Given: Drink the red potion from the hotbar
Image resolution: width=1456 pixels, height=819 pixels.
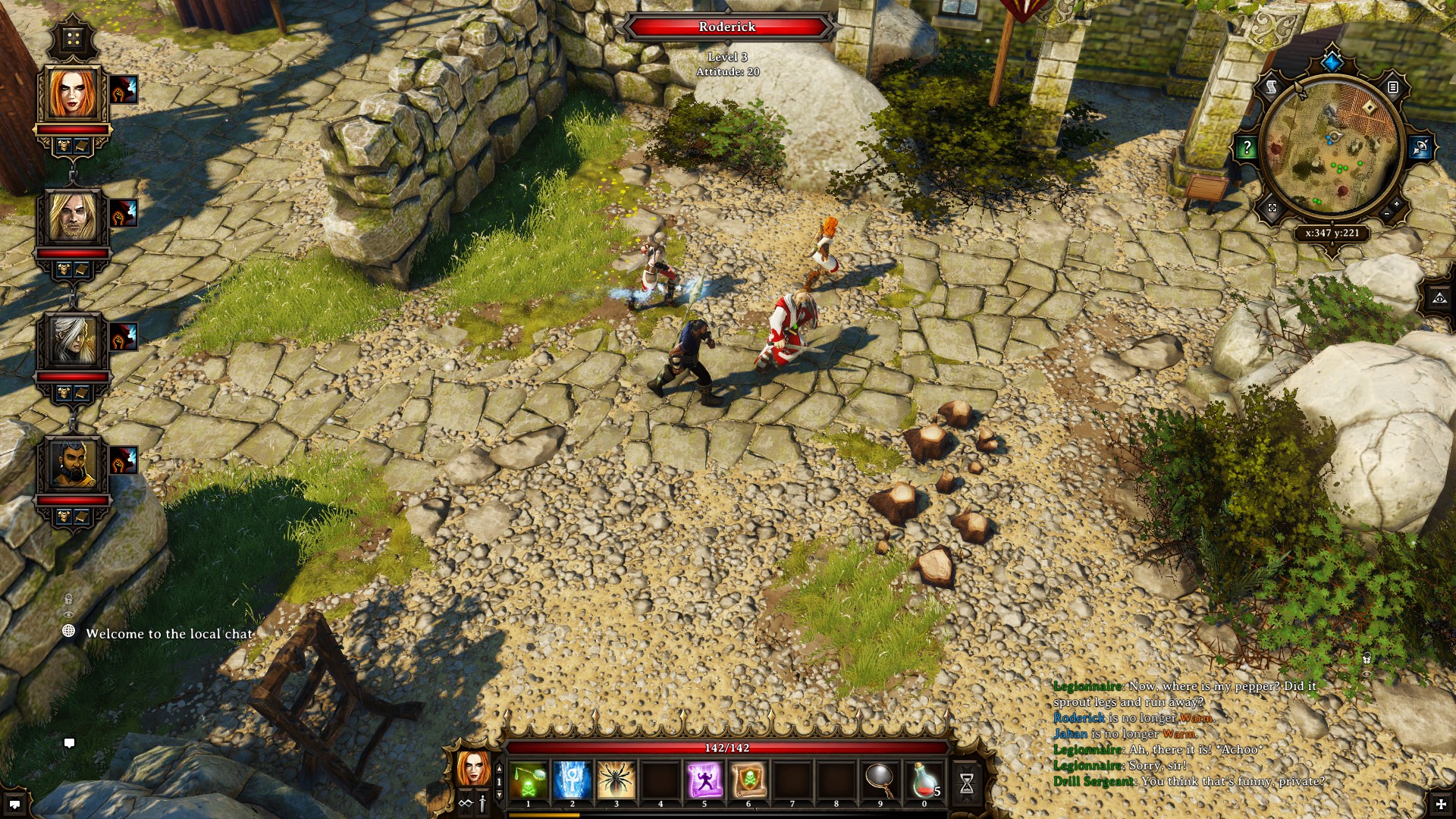Looking at the screenshot, I should pos(924,780).
